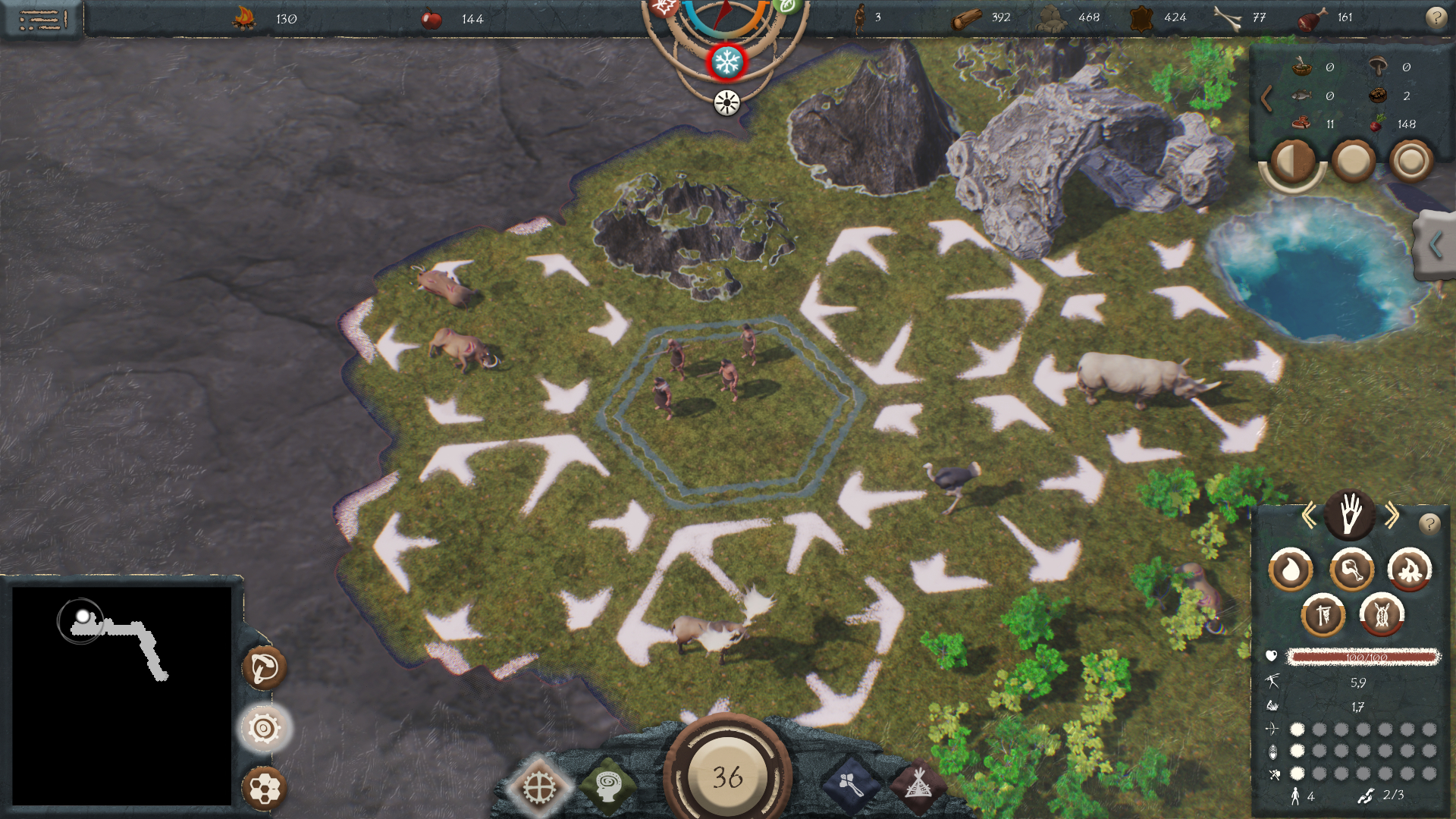This screenshot has width=1456, height=819.
Task: Click the honeycomb hex-grid round button
Action: coord(264,789)
